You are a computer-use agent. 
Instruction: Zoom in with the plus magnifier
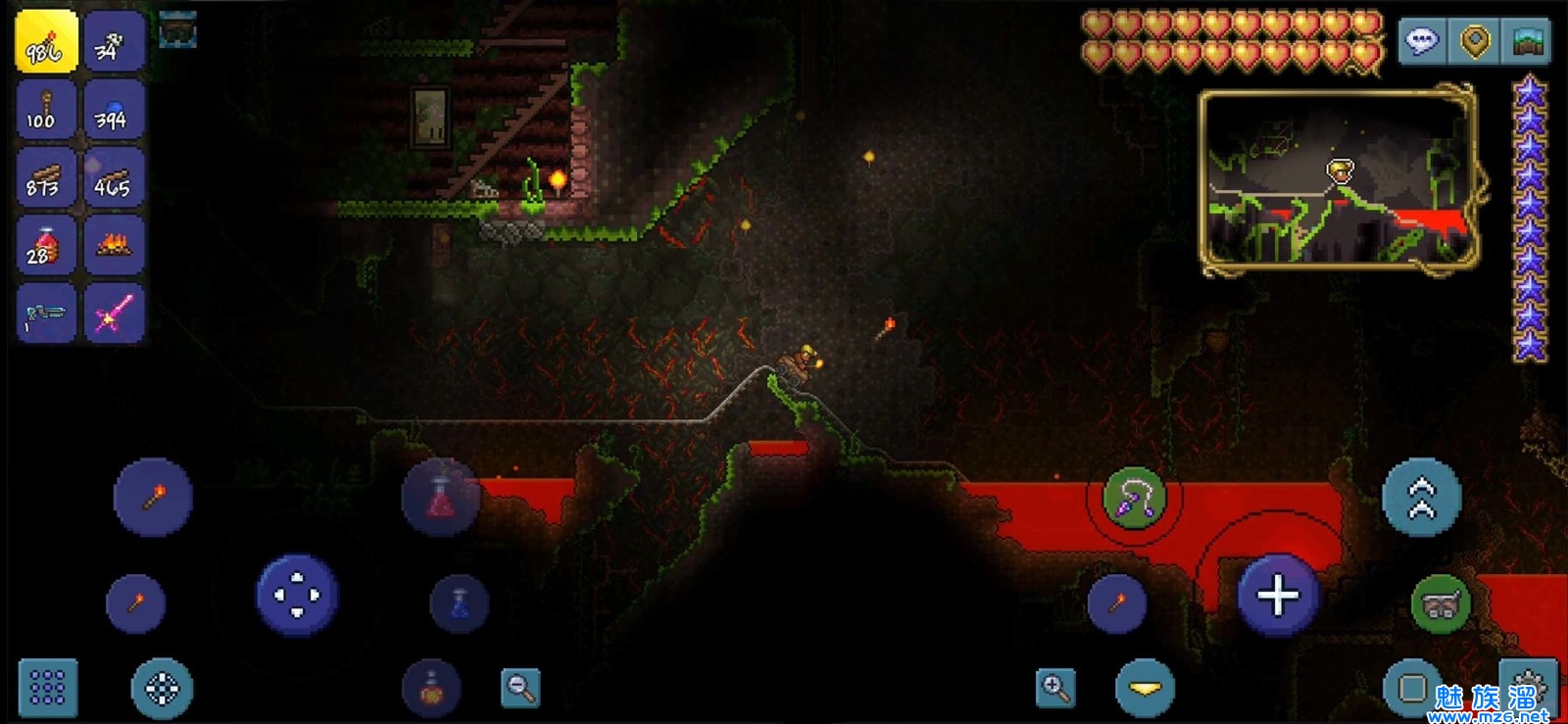(1055, 688)
